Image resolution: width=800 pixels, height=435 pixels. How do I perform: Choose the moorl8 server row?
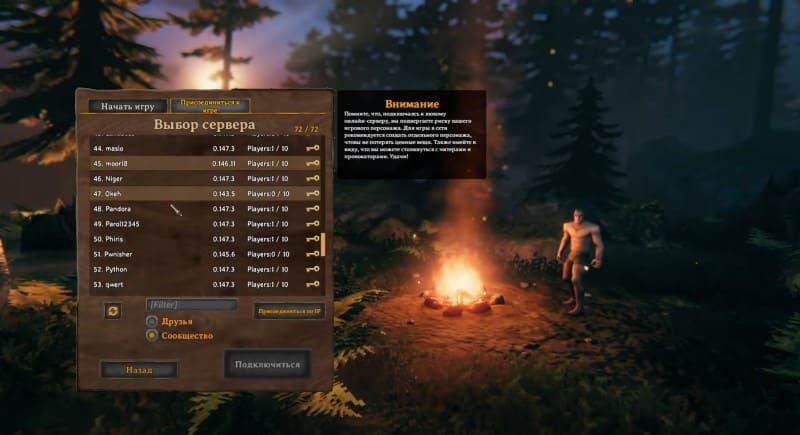pos(200,163)
